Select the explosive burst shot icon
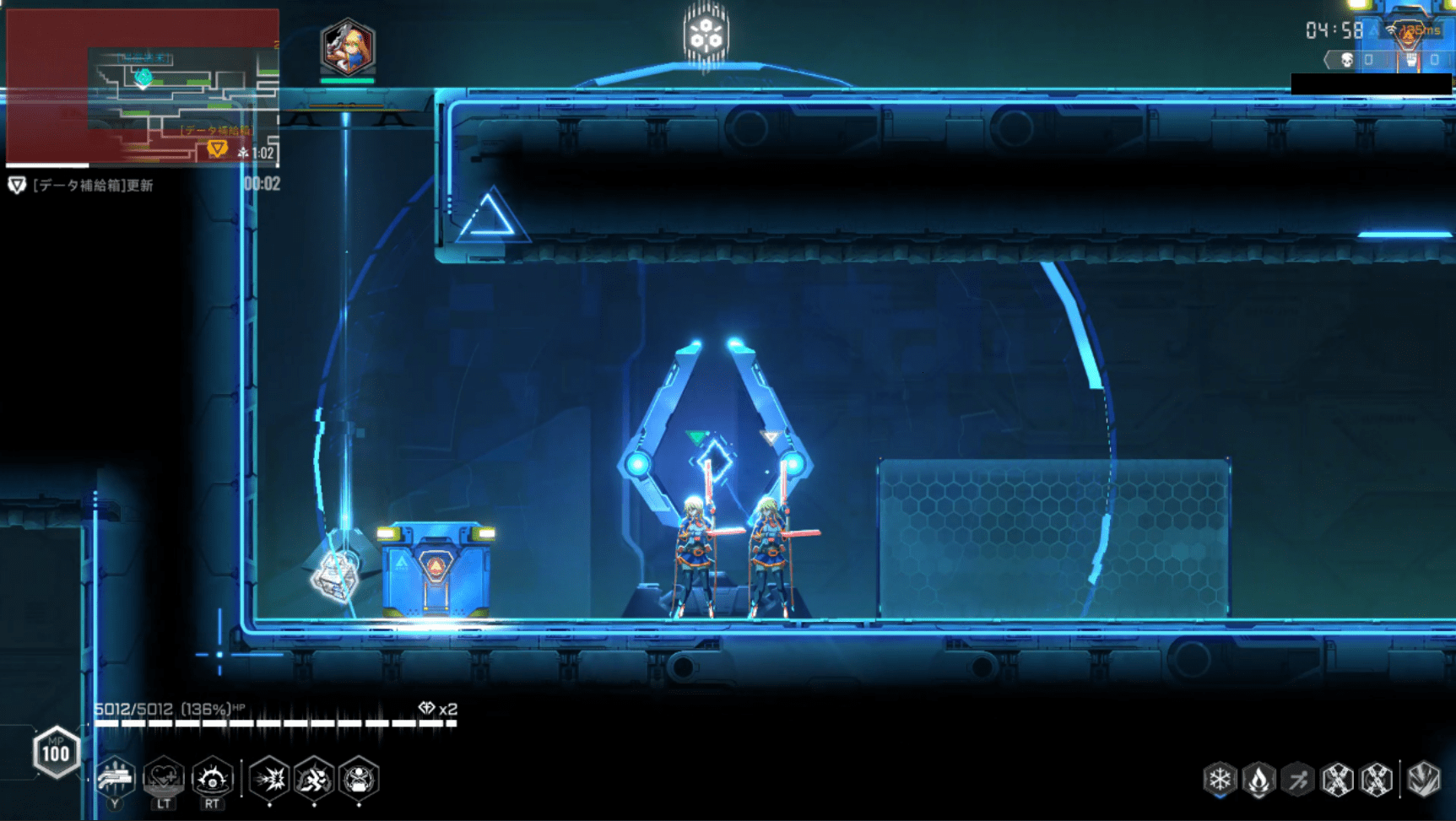Image resolution: width=1456 pixels, height=821 pixels. click(x=270, y=777)
